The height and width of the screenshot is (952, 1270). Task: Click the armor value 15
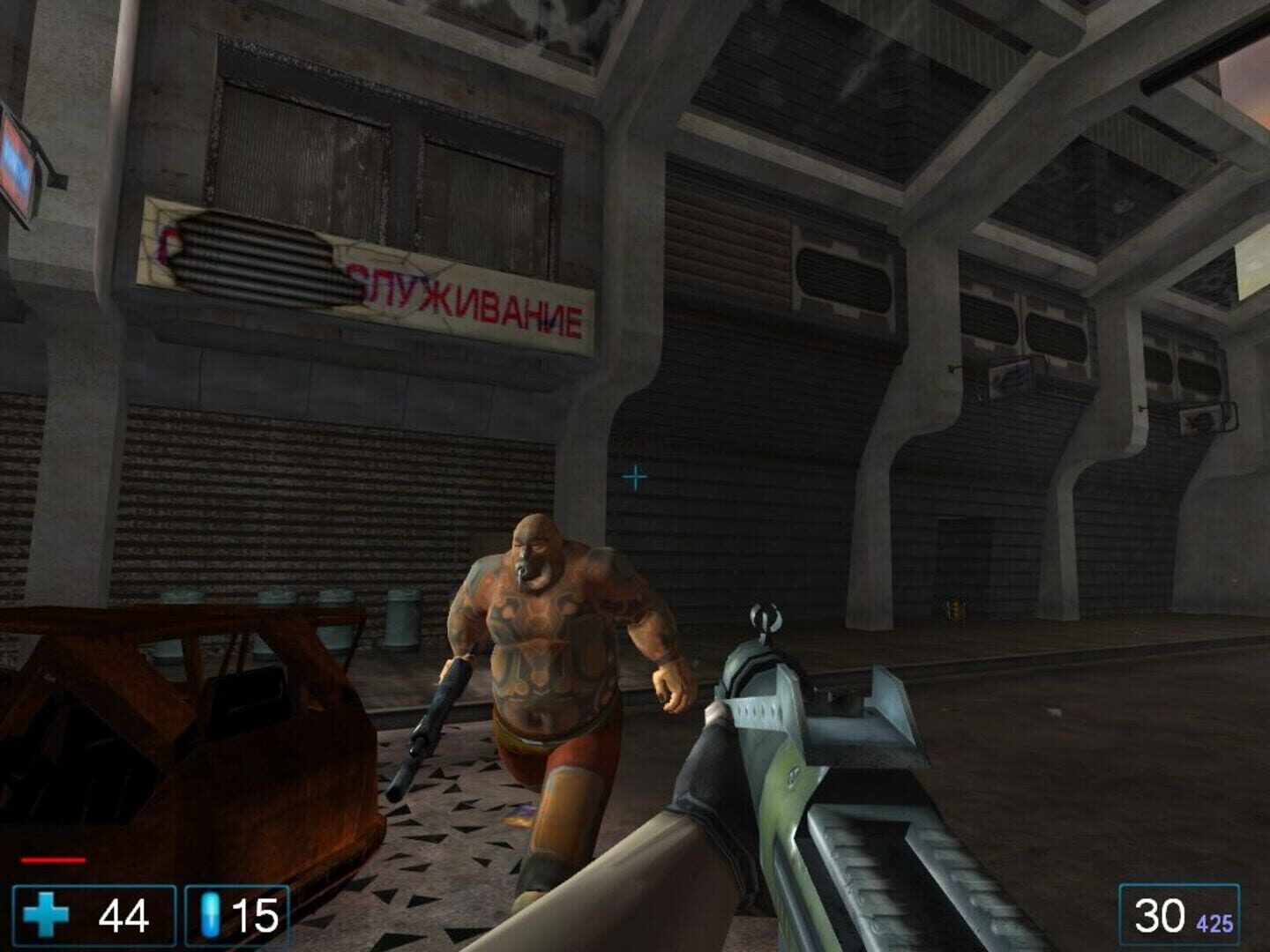(256, 917)
